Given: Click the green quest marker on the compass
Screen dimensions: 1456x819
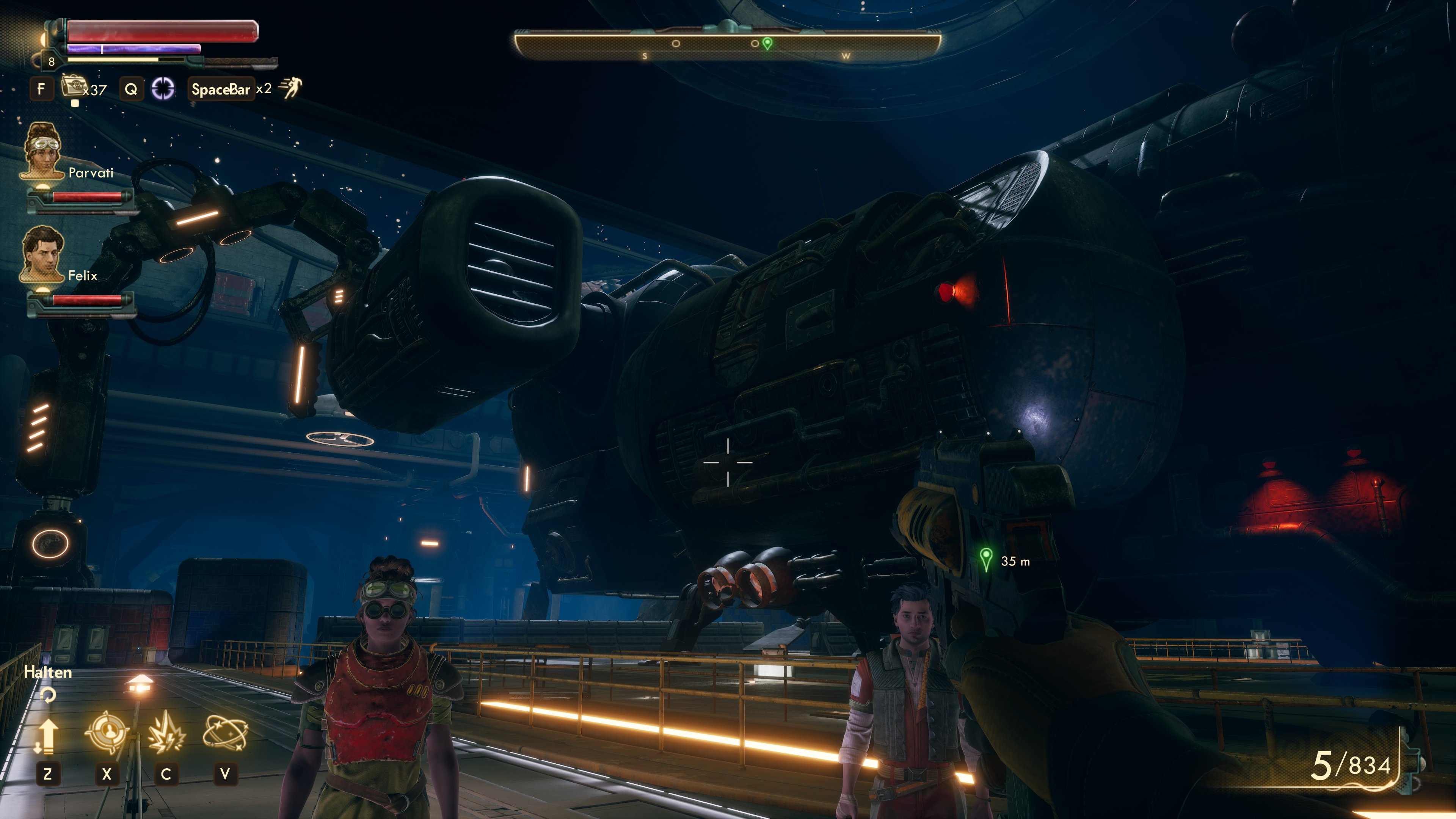Looking at the screenshot, I should pyautogui.click(x=767, y=44).
